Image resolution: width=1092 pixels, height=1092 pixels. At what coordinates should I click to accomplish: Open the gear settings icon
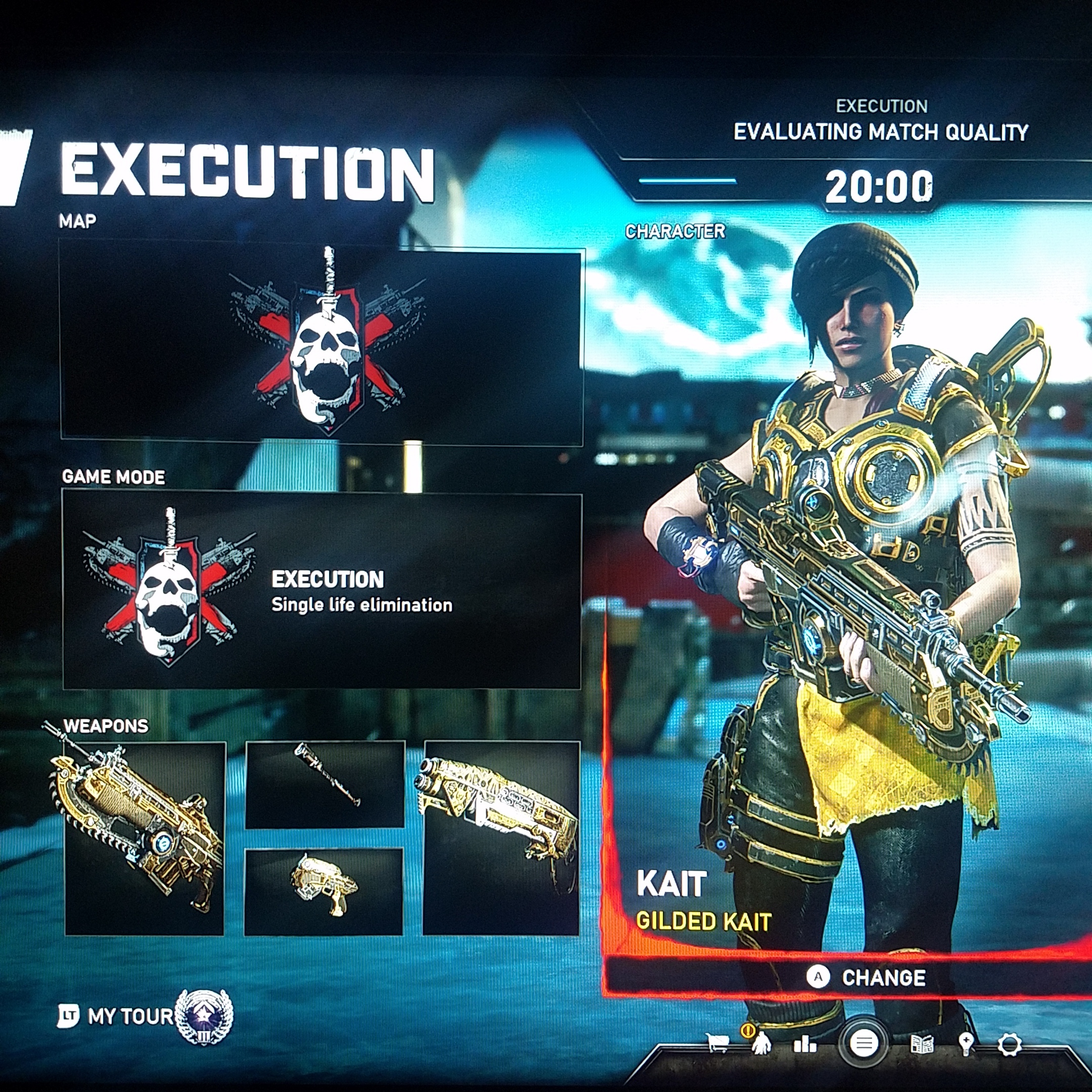tap(1010, 1044)
